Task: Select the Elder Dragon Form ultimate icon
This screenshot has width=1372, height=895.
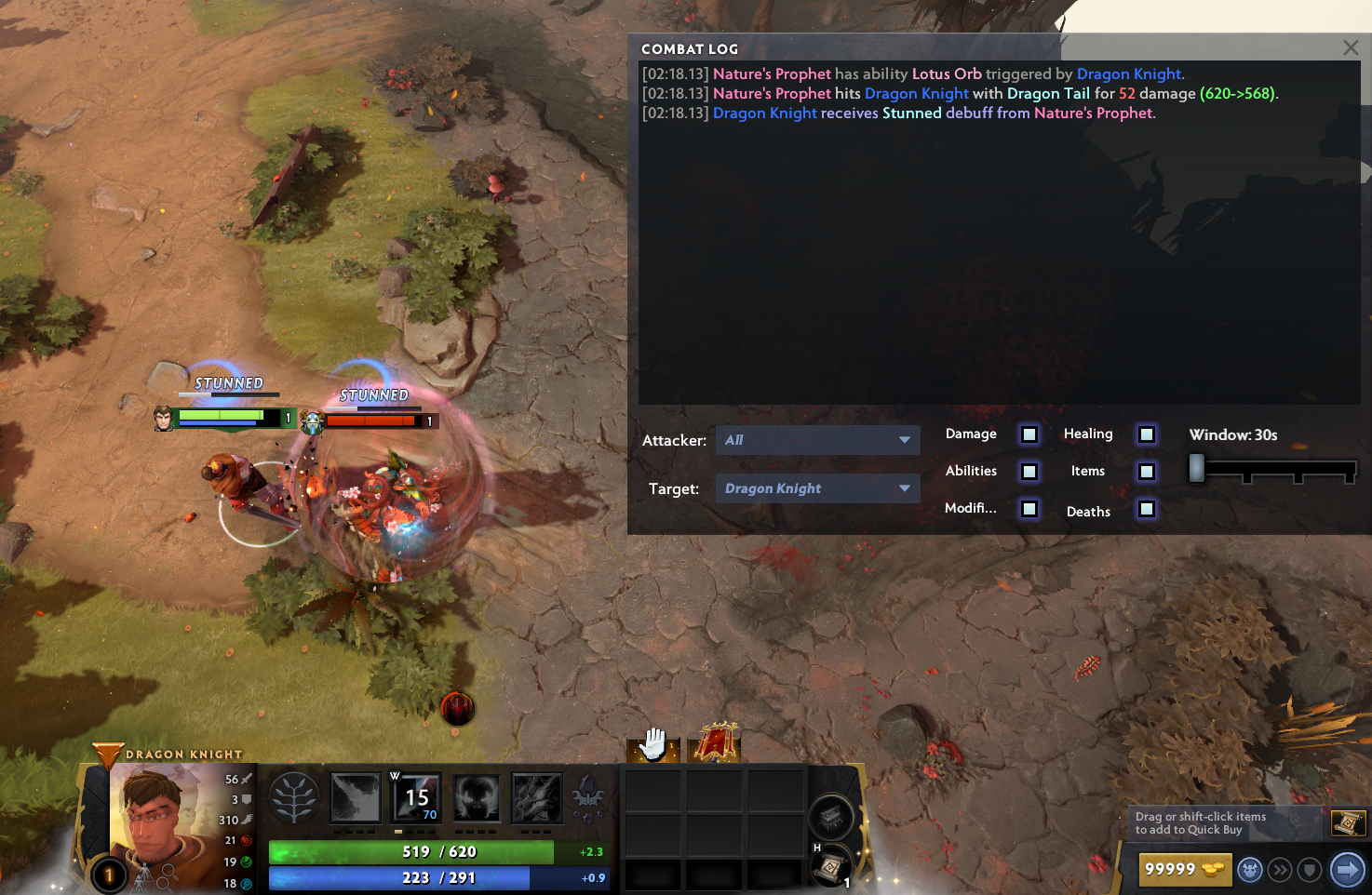Action: click(537, 798)
